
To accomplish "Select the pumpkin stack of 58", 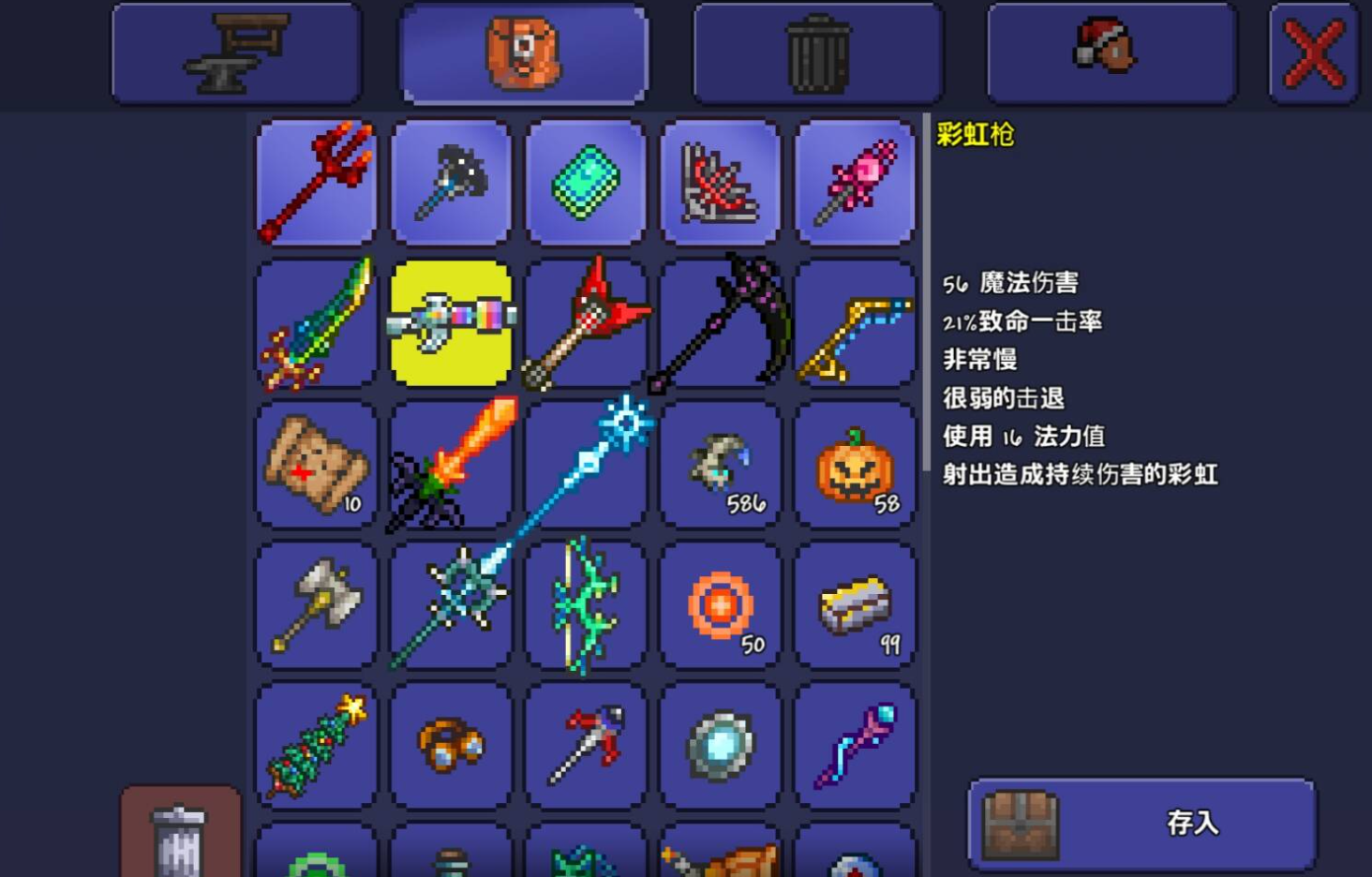I will point(855,464).
